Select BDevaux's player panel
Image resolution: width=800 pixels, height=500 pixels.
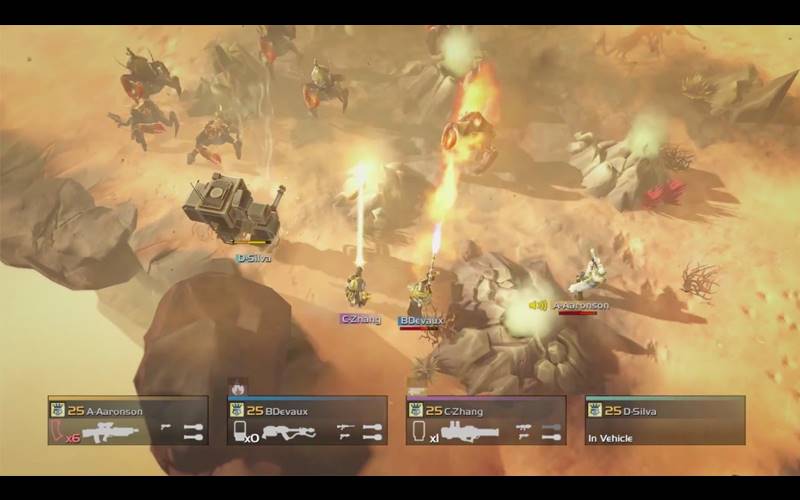[307, 421]
